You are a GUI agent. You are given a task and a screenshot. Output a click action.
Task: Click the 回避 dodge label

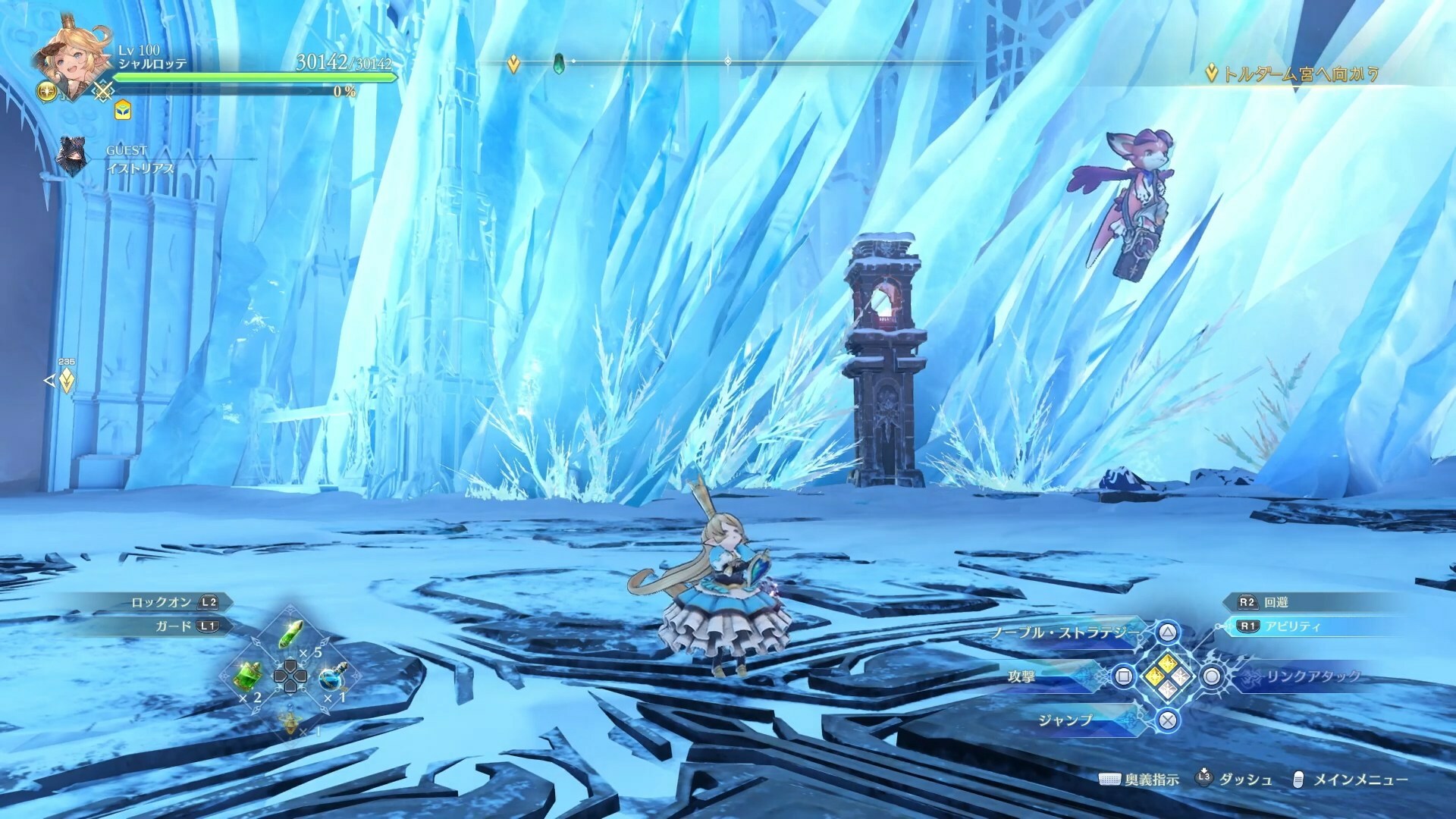tap(1276, 602)
